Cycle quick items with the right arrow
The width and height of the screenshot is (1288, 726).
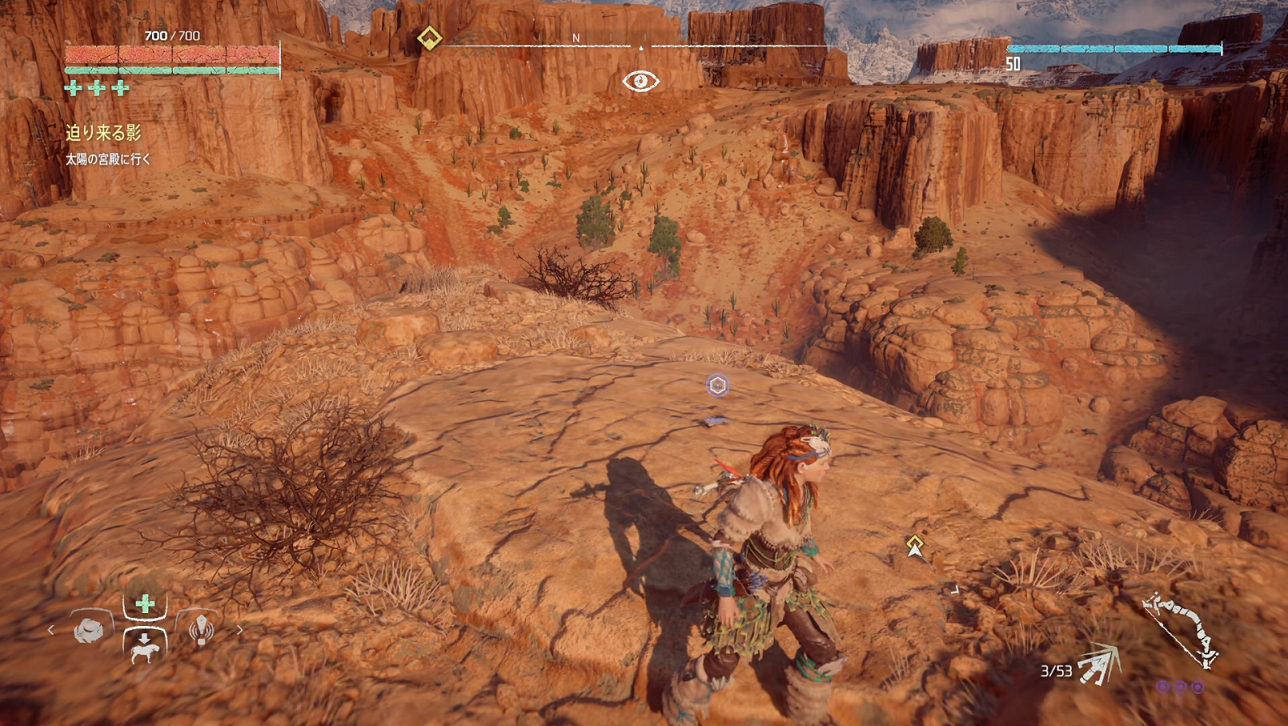(x=240, y=630)
